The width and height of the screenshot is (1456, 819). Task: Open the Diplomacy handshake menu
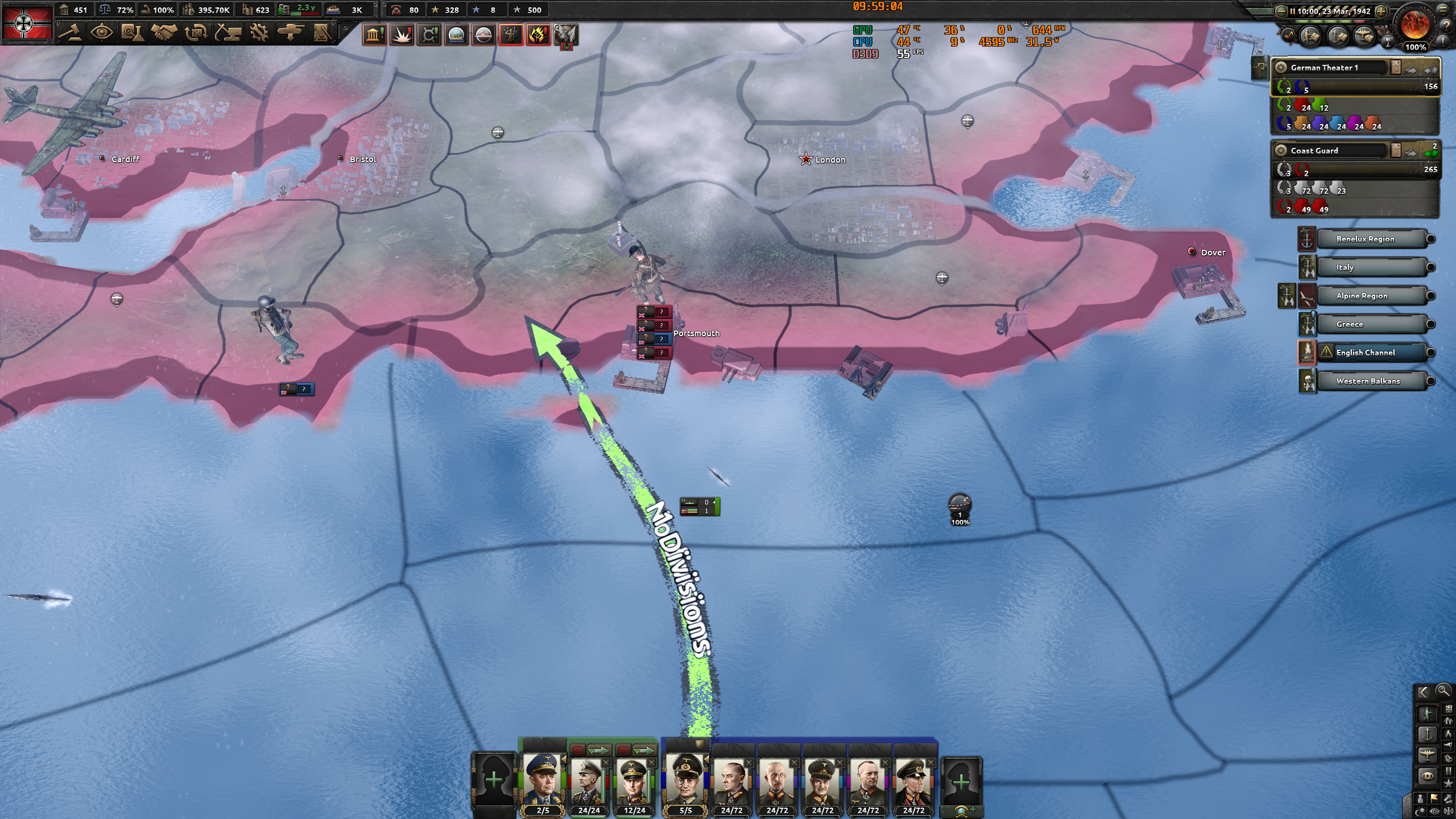tap(164, 32)
